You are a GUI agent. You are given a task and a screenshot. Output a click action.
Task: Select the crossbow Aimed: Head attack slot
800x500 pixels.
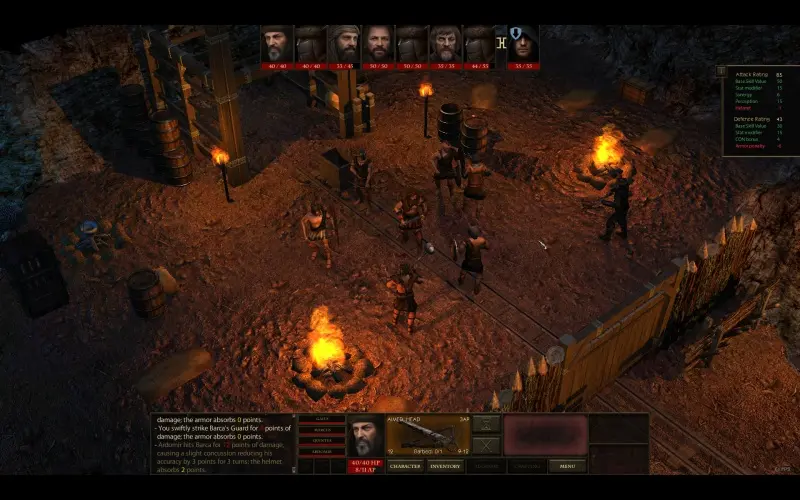pyautogui.click(x=427, y=434)
